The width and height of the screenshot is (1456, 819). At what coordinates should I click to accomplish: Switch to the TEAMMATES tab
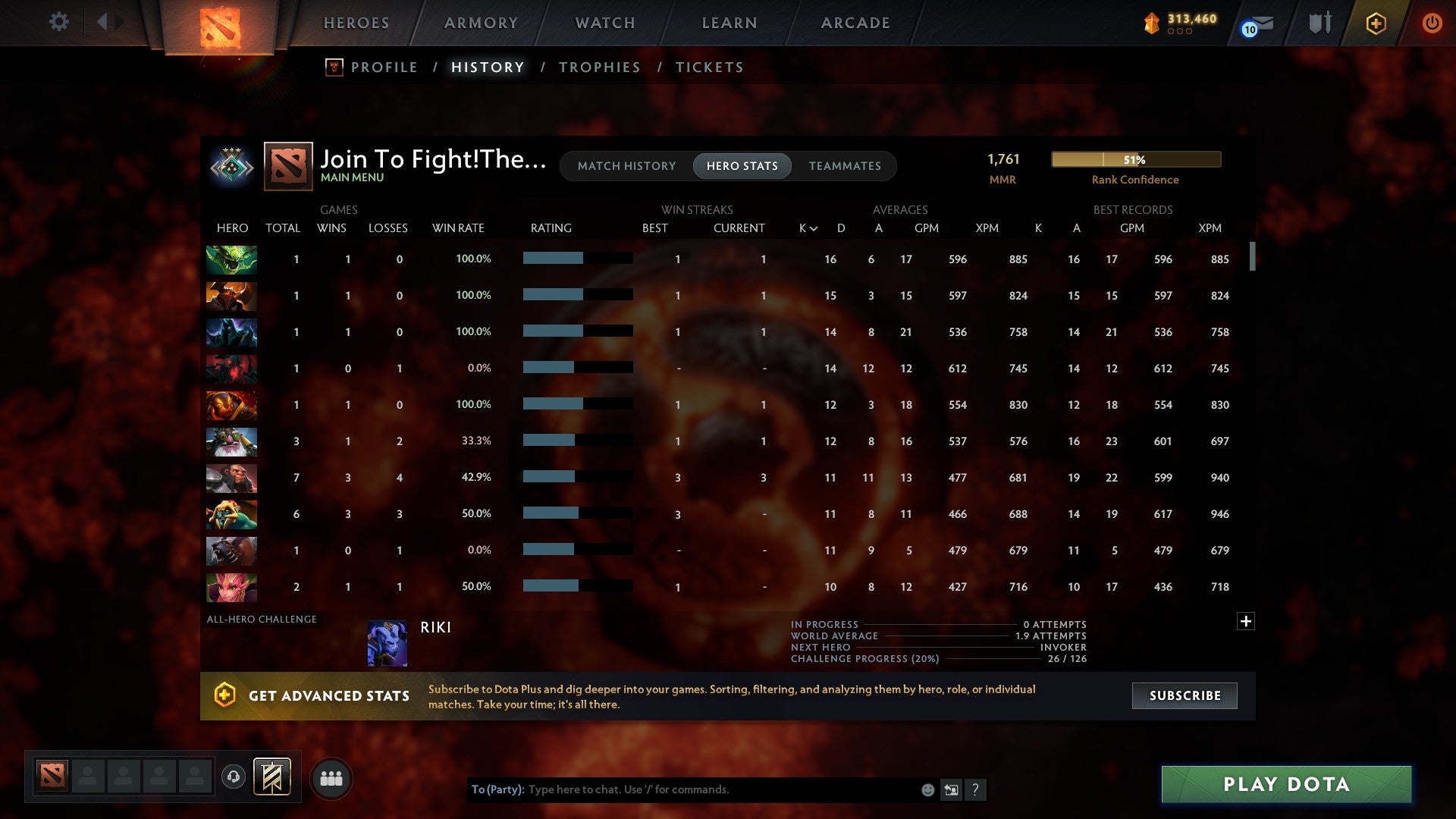[x=845, y=166]
